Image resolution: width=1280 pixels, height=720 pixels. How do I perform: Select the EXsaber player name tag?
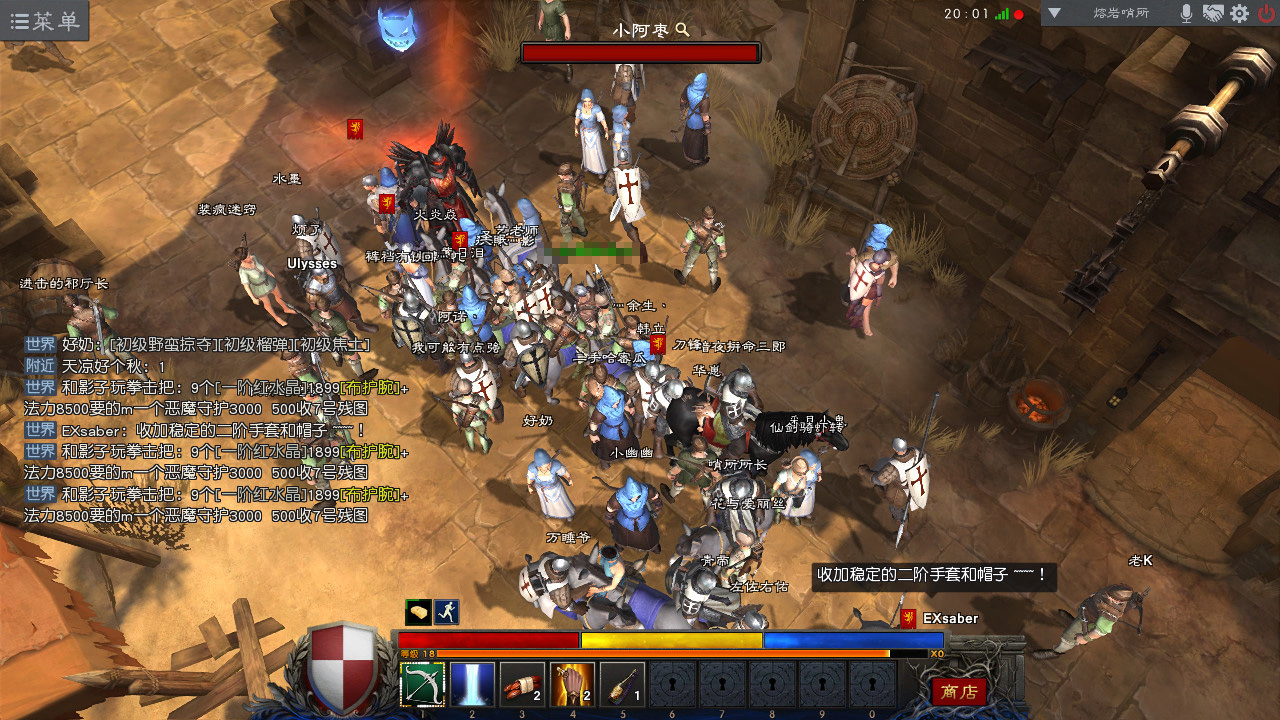(x=950, y=619)
